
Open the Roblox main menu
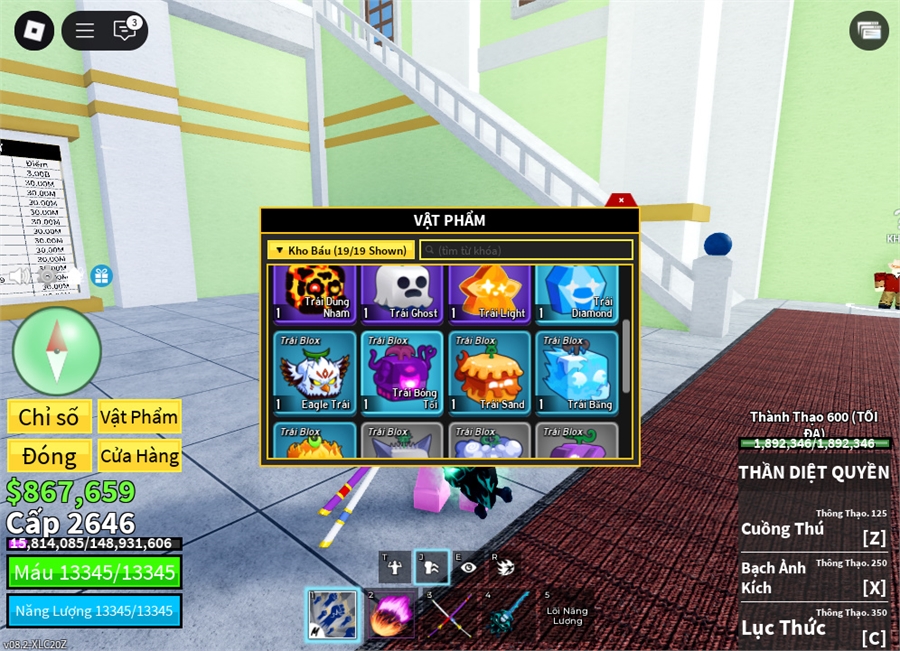pos(34,30)
